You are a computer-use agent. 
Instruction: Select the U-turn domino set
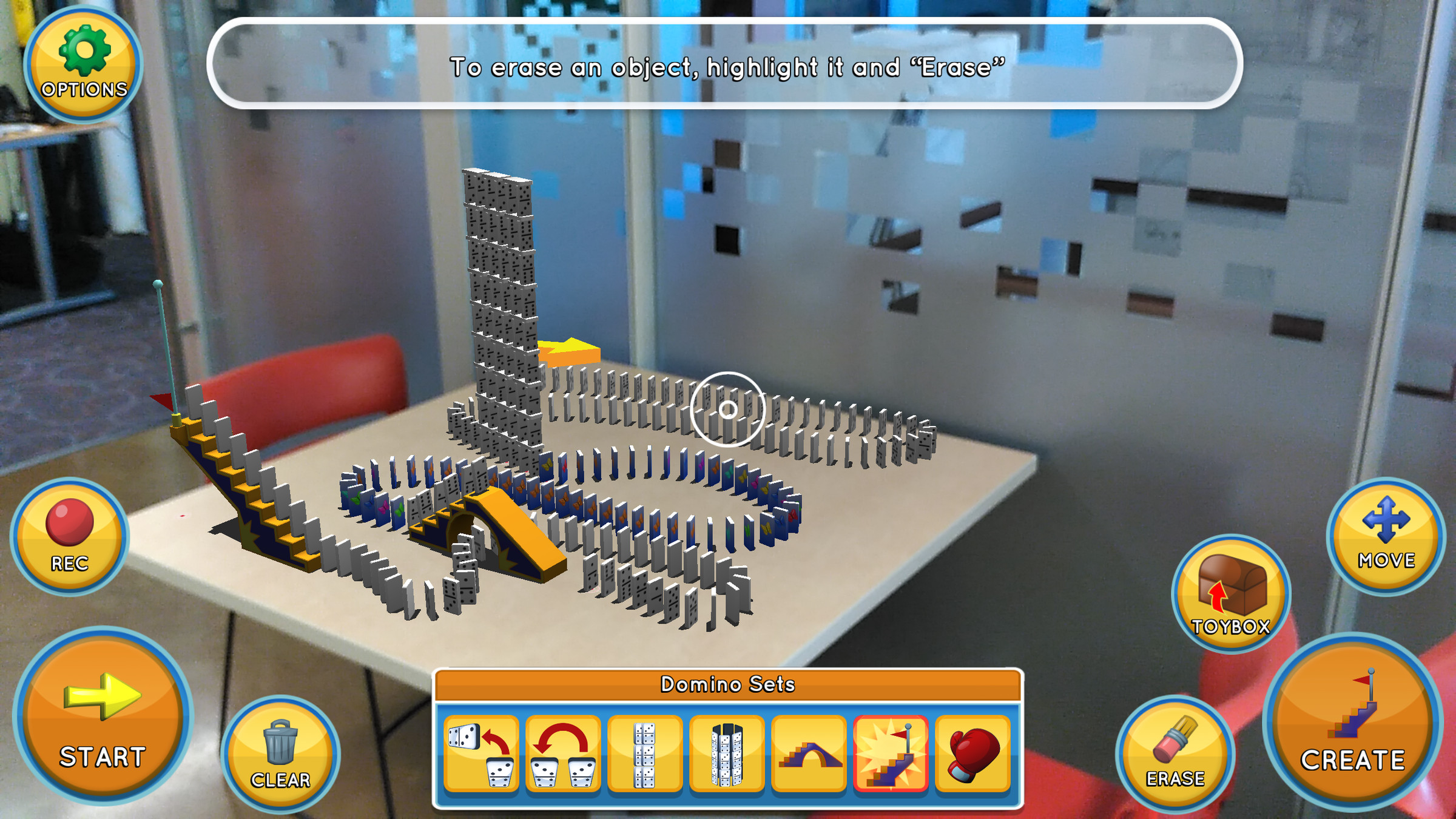point(563,754)
